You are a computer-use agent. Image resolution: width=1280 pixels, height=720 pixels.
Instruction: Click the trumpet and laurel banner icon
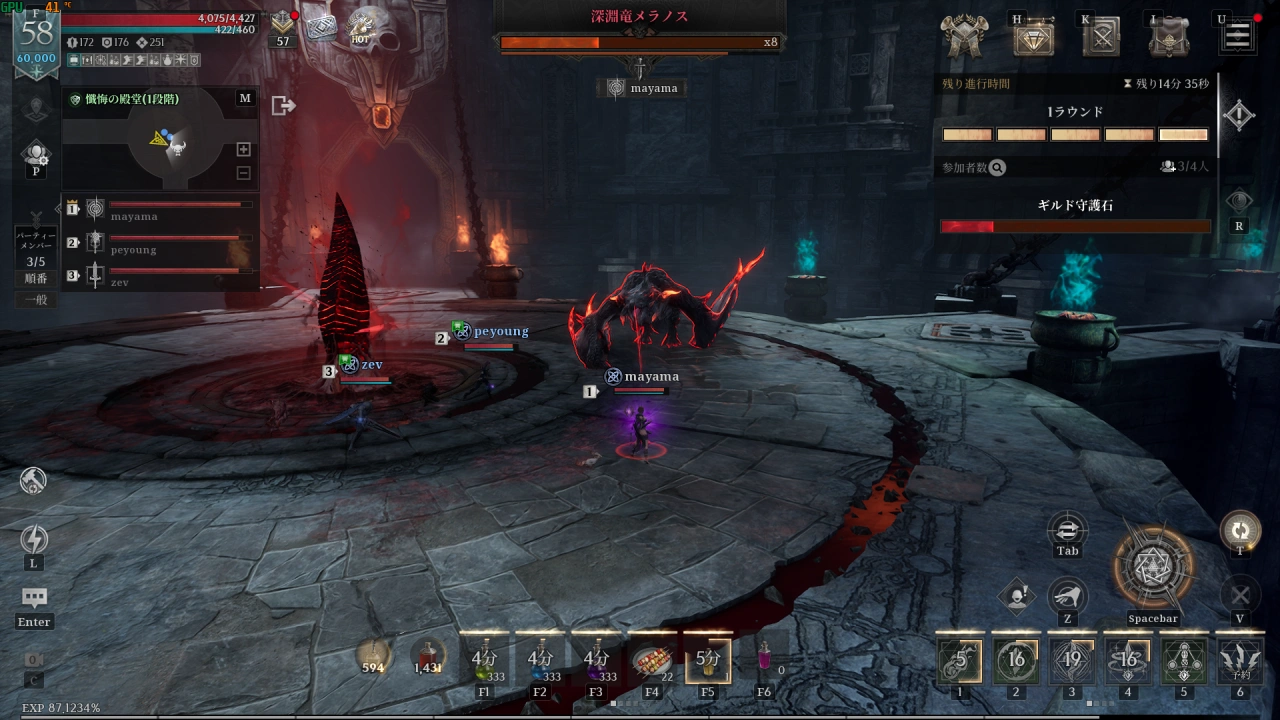click(966, 38)
